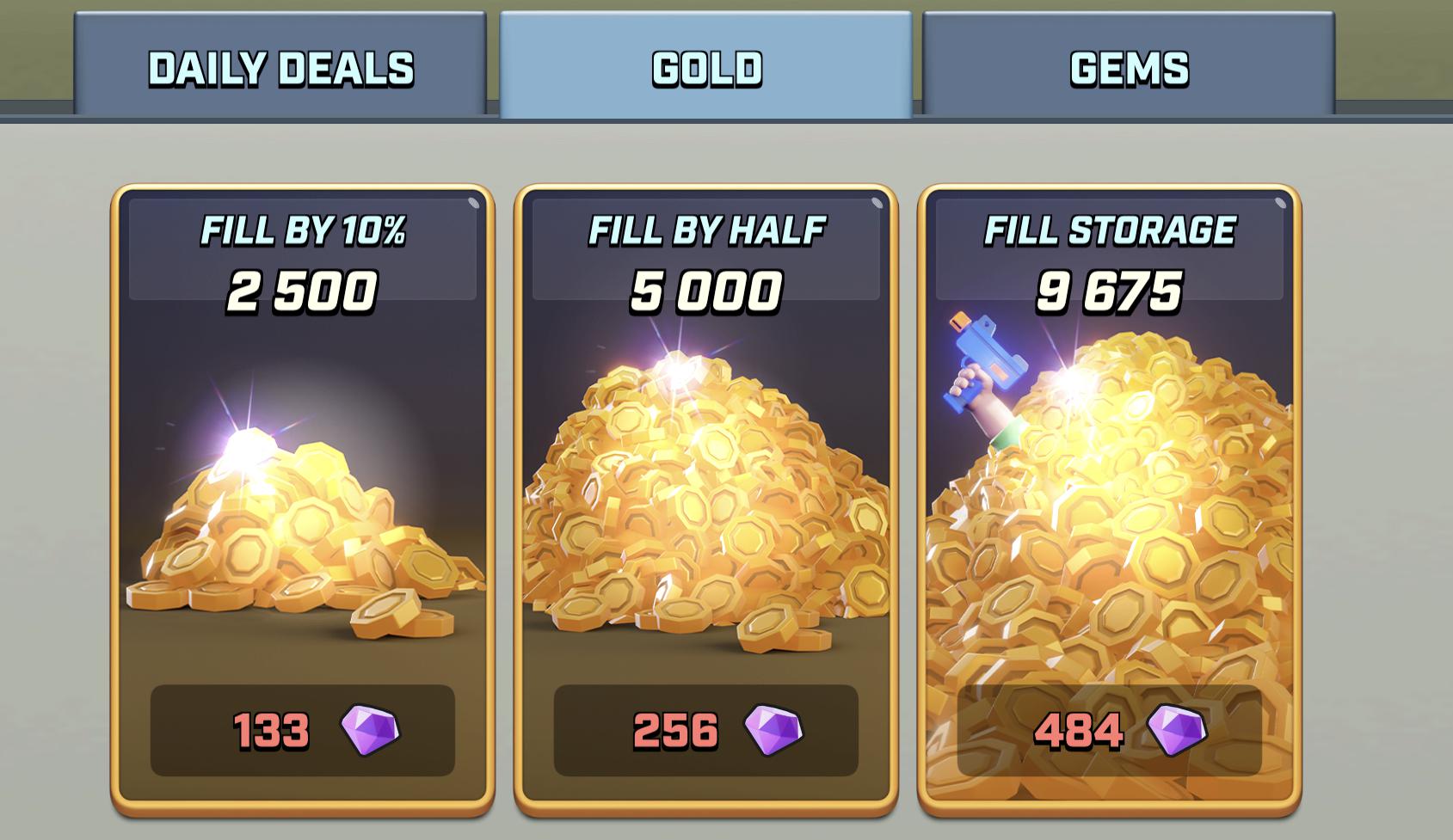Purchase the Fill Storage pack for 484 gems
Image resolution: width=1453 pixels, height=840 pixels.
[1110, 729]
